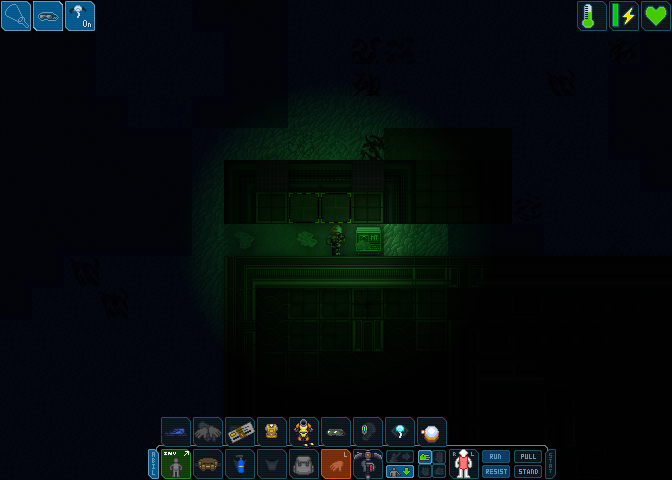The width and height of the screenshot is (672, 480).
Task: Click the brown belt equipment slot
Action: point(208,464)
